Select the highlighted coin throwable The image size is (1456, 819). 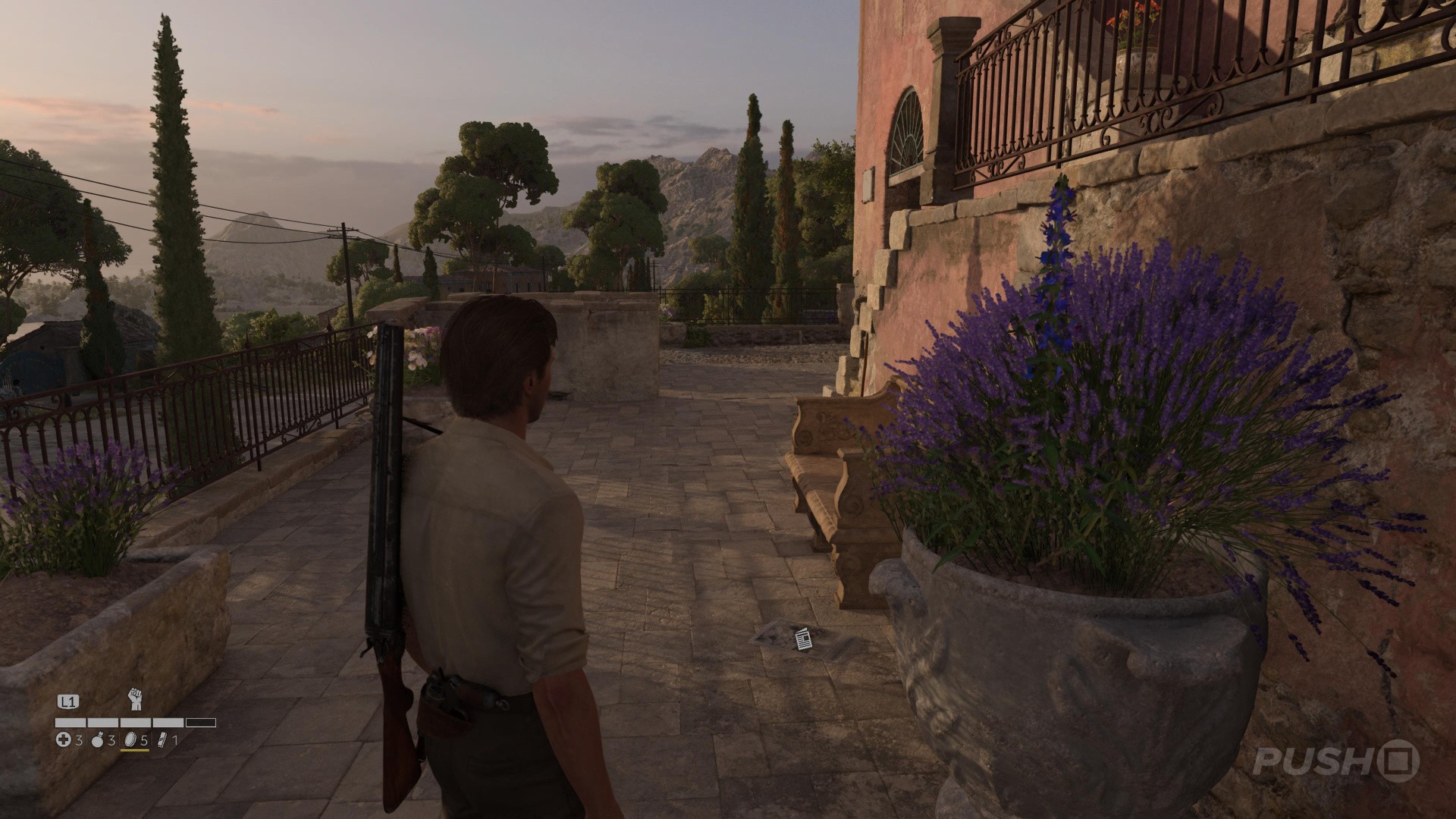tap(129, 739)
